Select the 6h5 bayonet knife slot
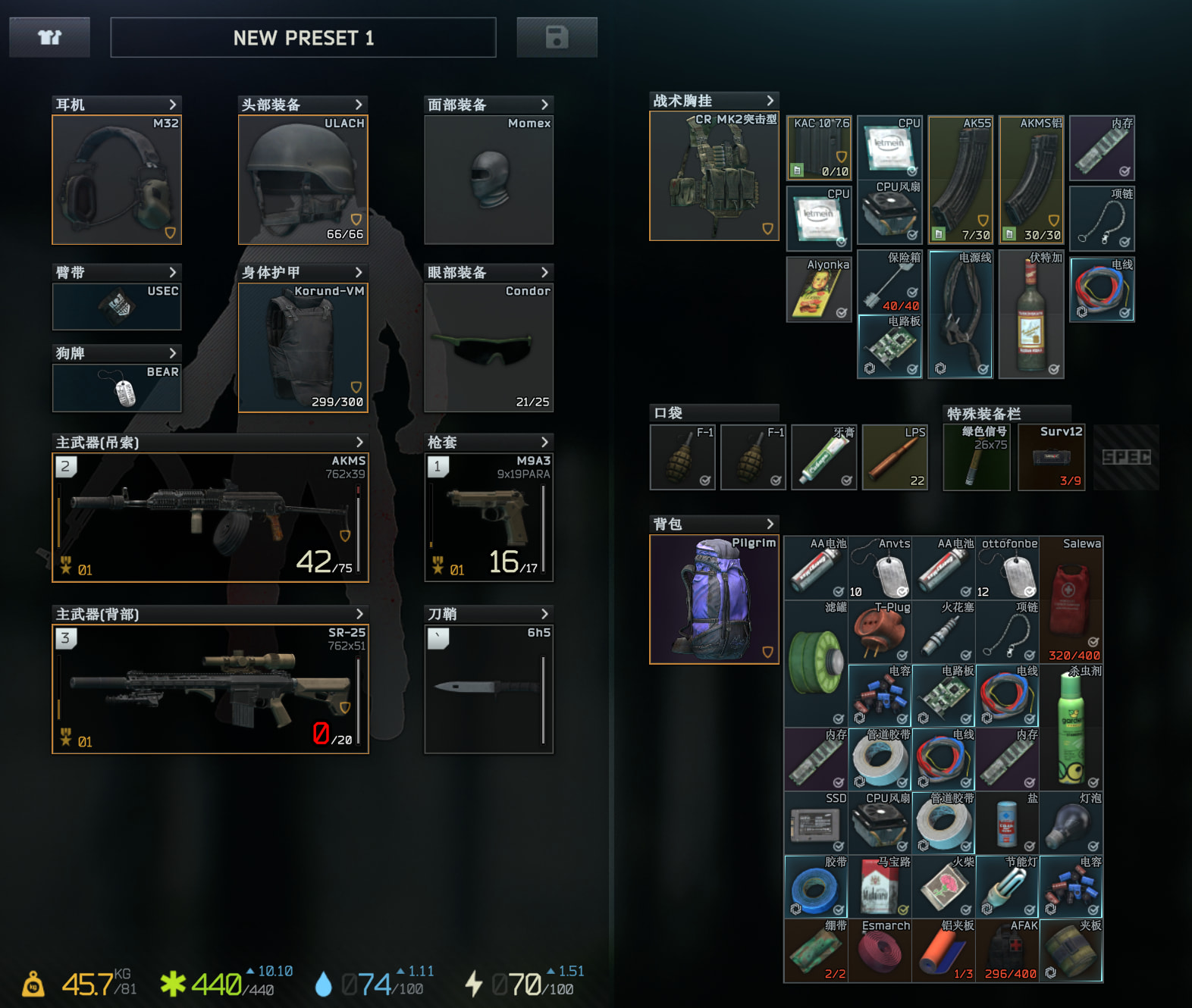Viewport: 1192px width, 1008px height. [488, 689]
